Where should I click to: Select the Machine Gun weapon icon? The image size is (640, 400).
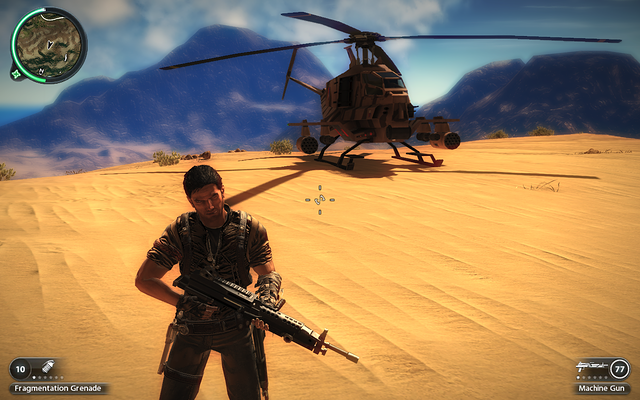tap(591, 368)
